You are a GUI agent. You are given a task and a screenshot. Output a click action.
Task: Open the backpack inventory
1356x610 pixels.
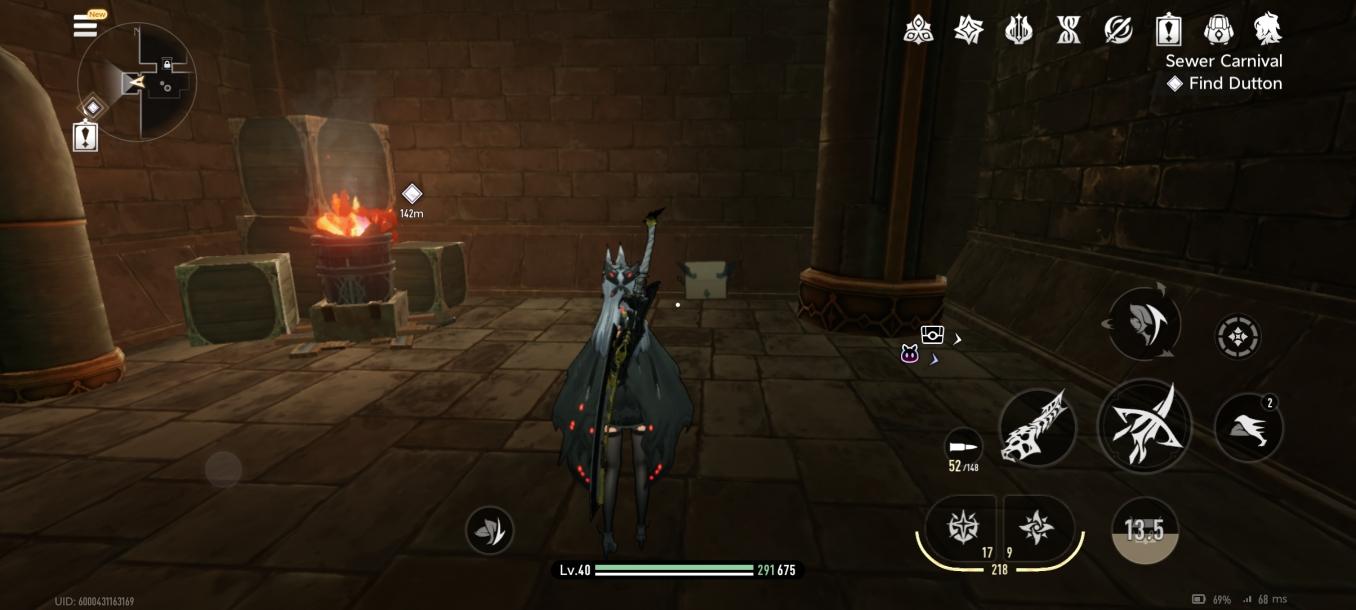pos(1218,30)
